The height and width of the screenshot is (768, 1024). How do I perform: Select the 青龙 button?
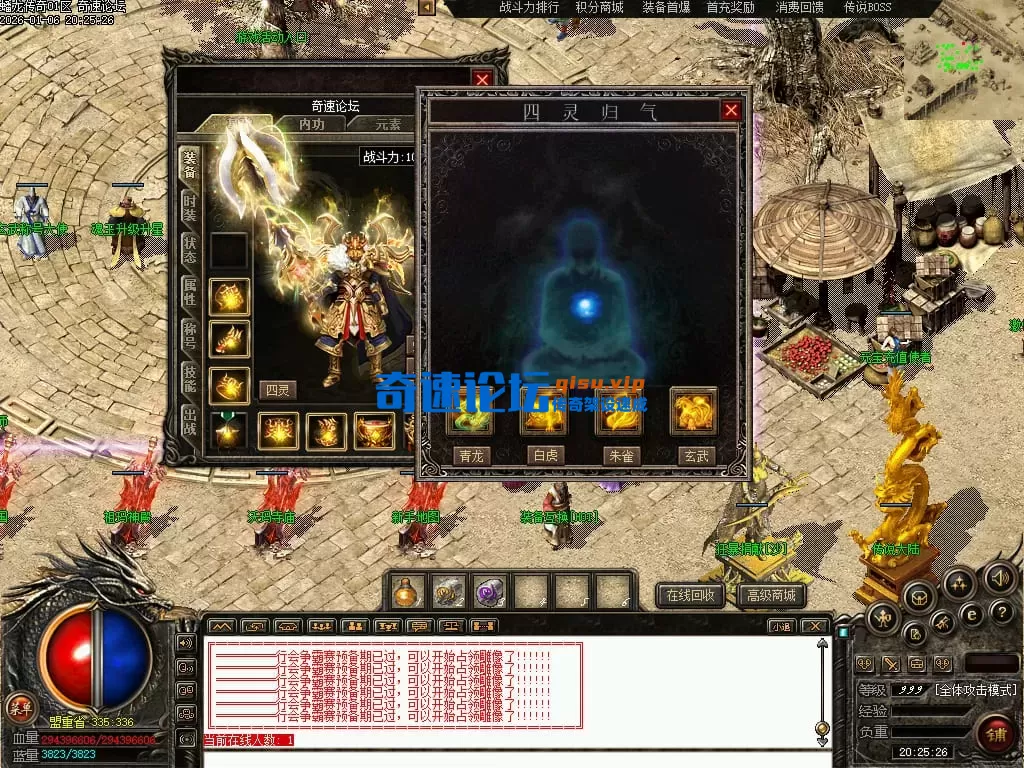(472, 455)
